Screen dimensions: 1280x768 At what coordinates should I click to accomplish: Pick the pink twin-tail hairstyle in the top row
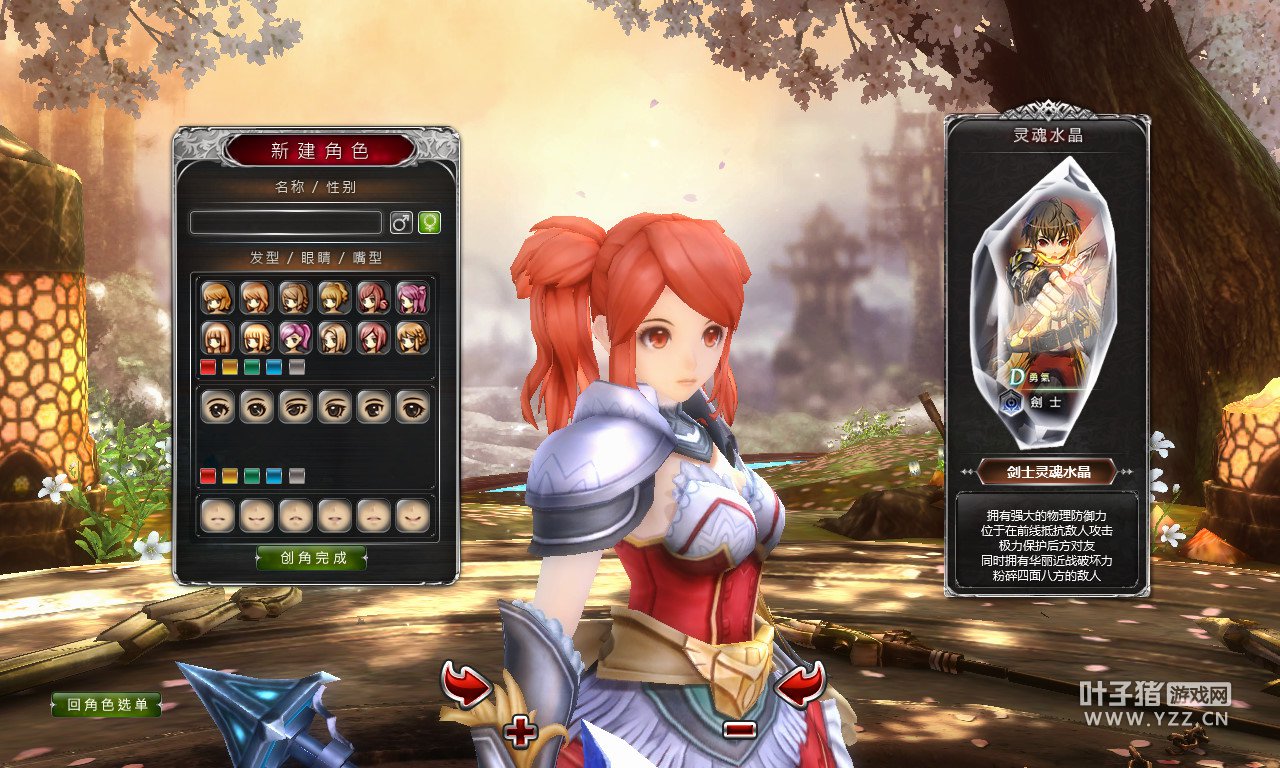[x=412, y=298]
